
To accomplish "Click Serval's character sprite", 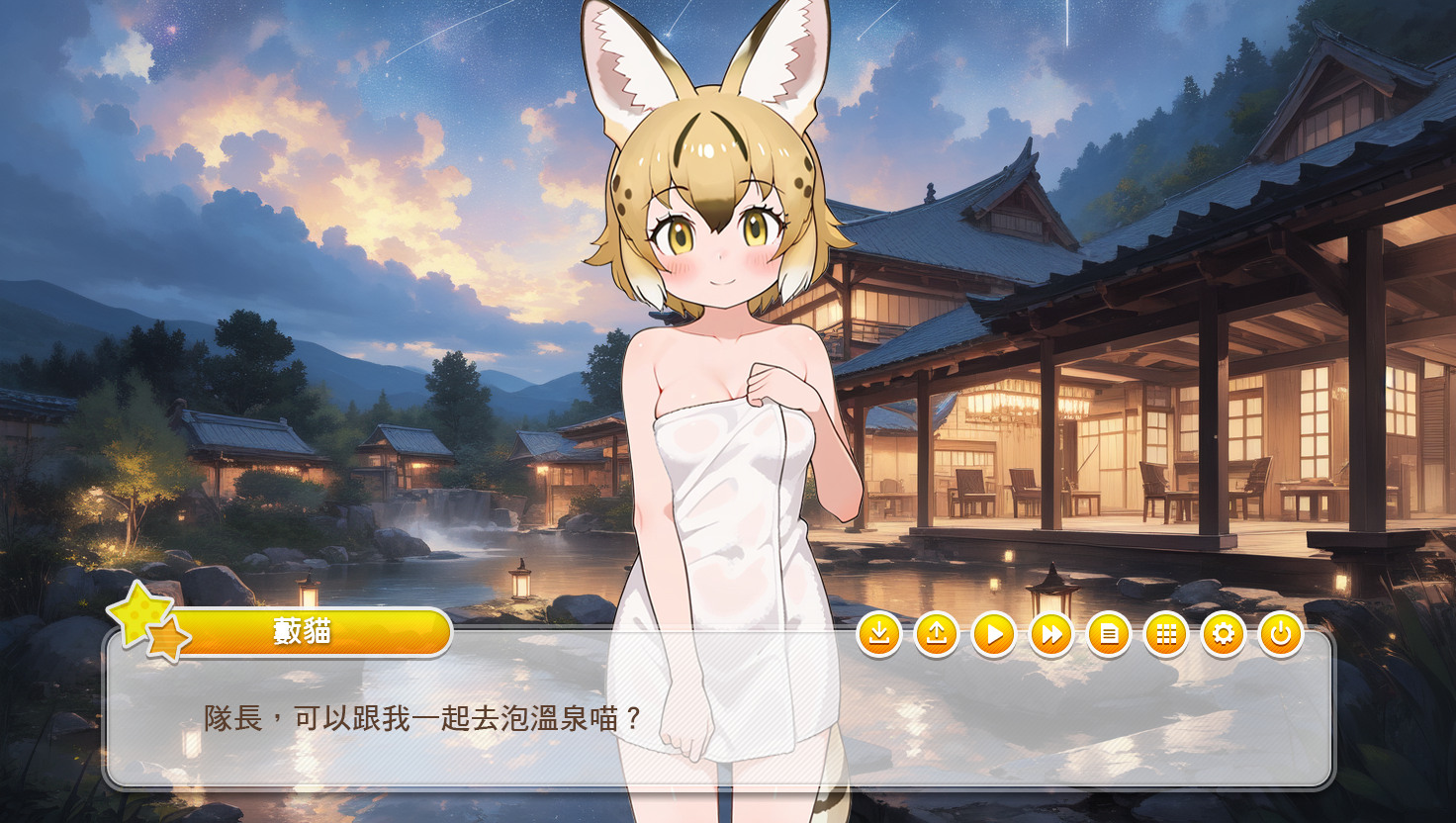I will pos(727,396).
